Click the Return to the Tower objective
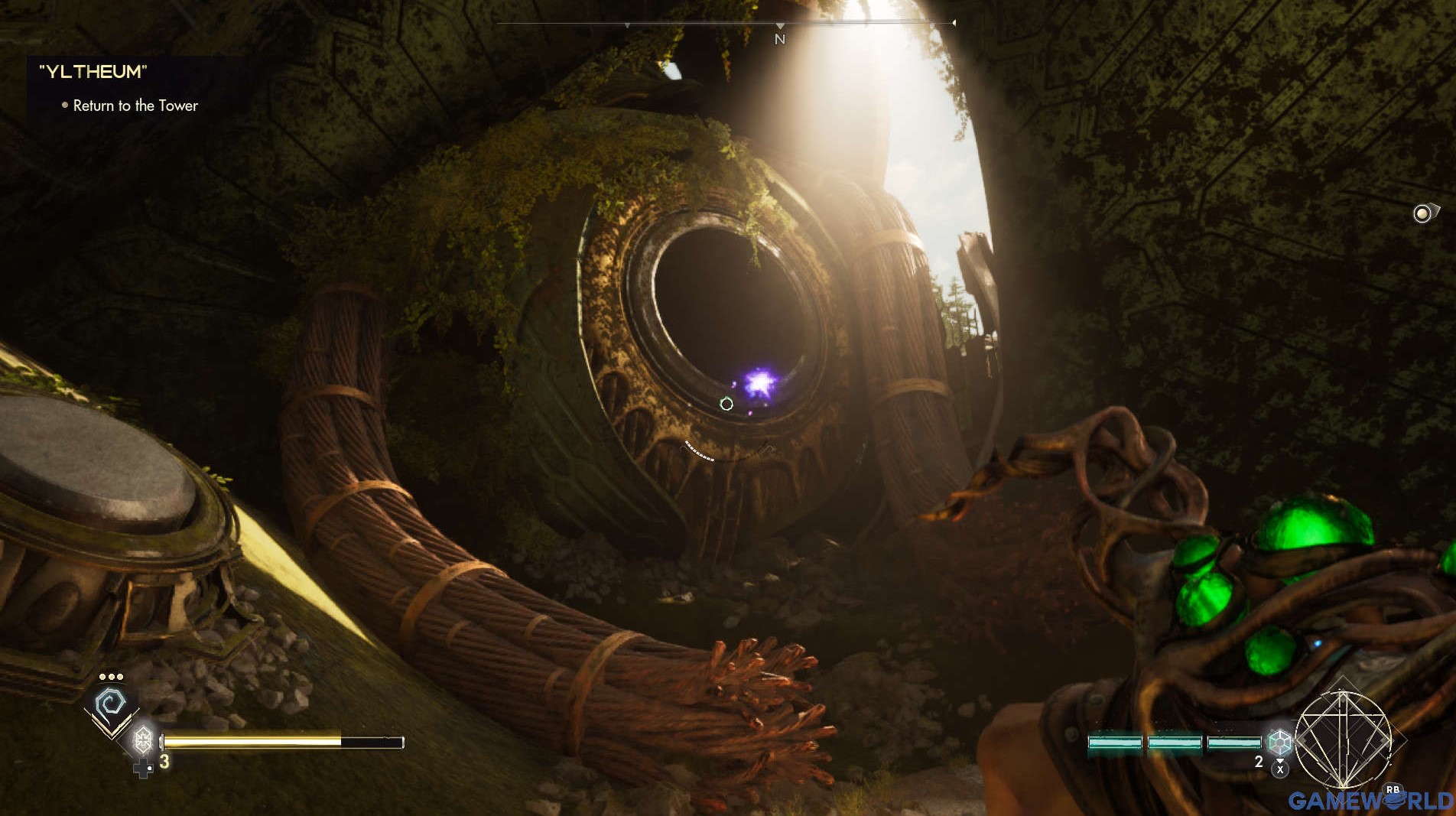 [x=135, y=106]
